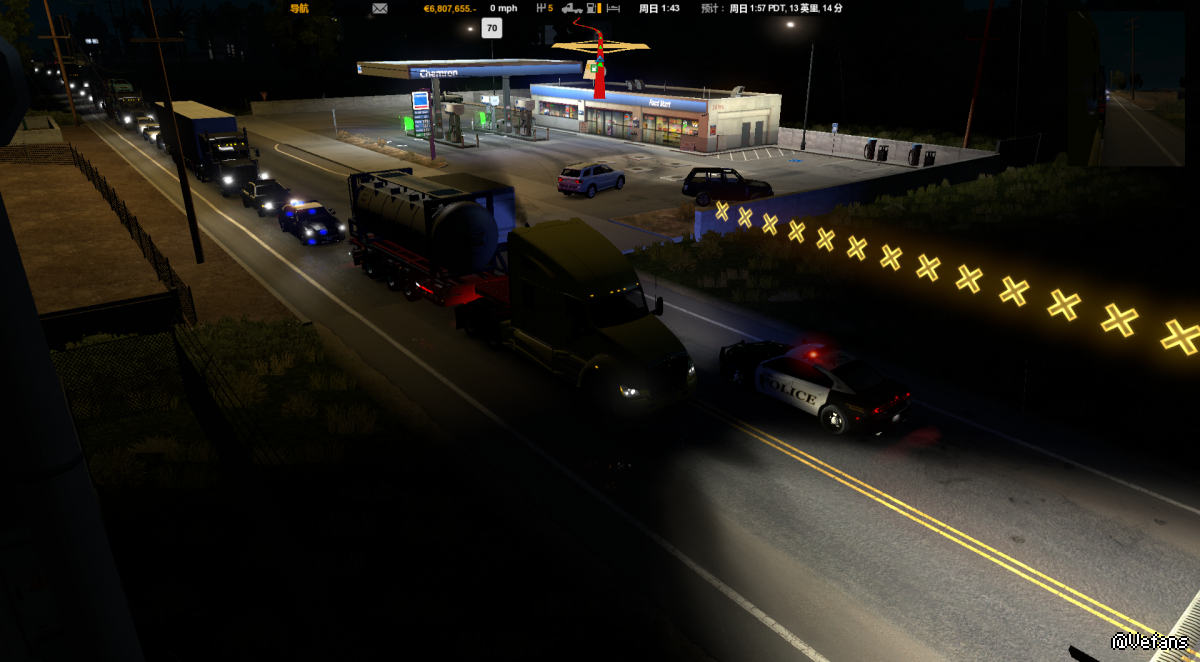Open the mail envelope icon
The image size is (1200, 662).
(380, 8)
